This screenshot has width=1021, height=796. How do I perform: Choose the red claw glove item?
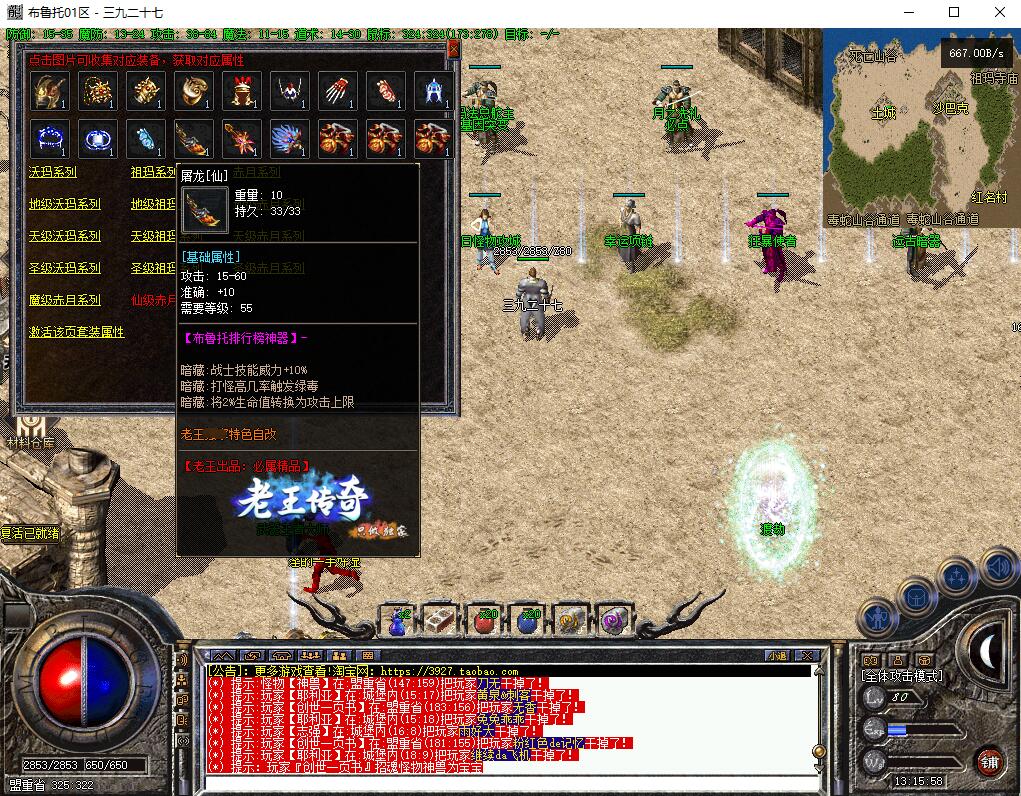click(x=338, y=90)
